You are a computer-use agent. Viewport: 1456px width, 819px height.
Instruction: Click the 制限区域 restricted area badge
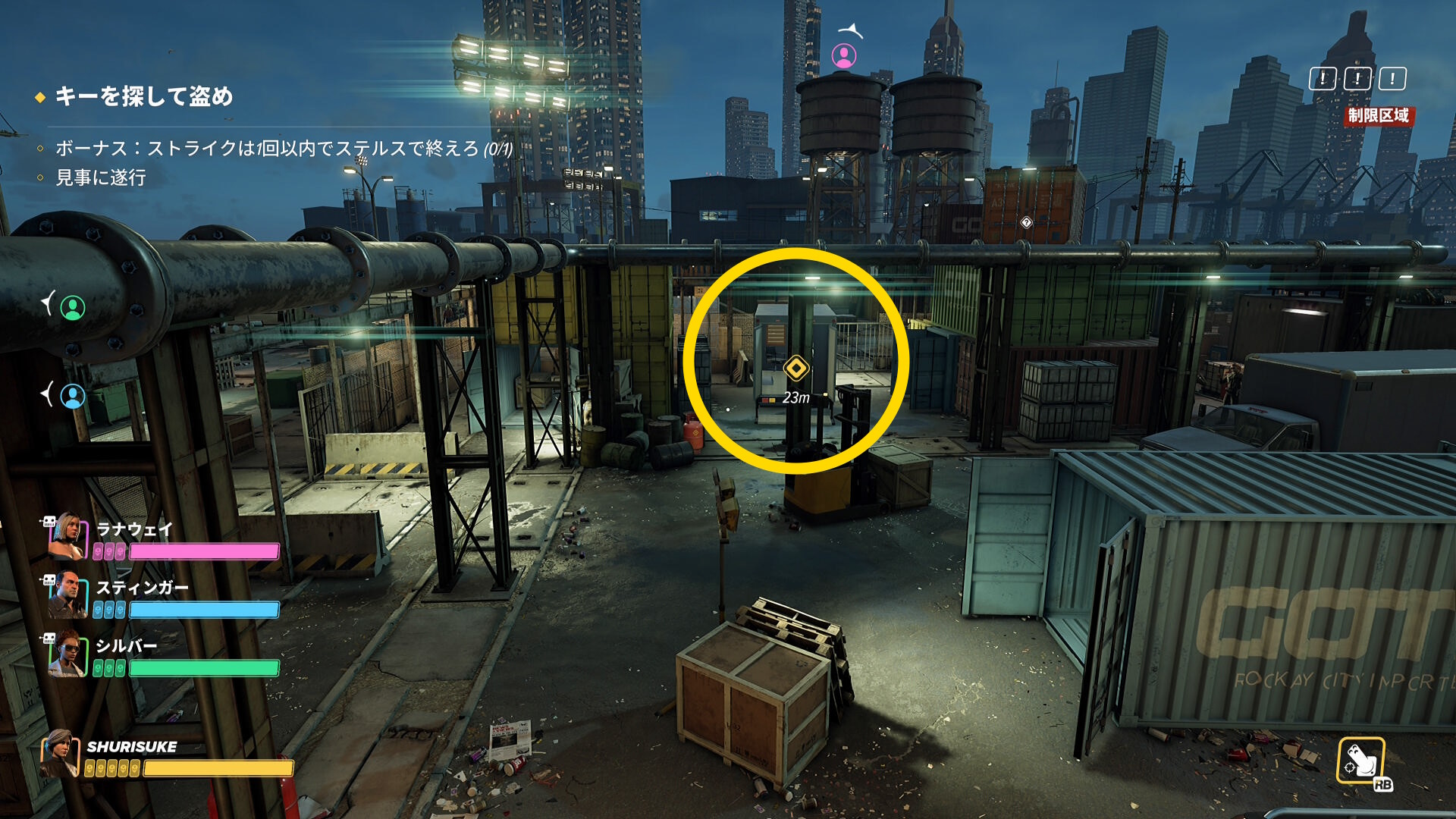(1378, 115)
